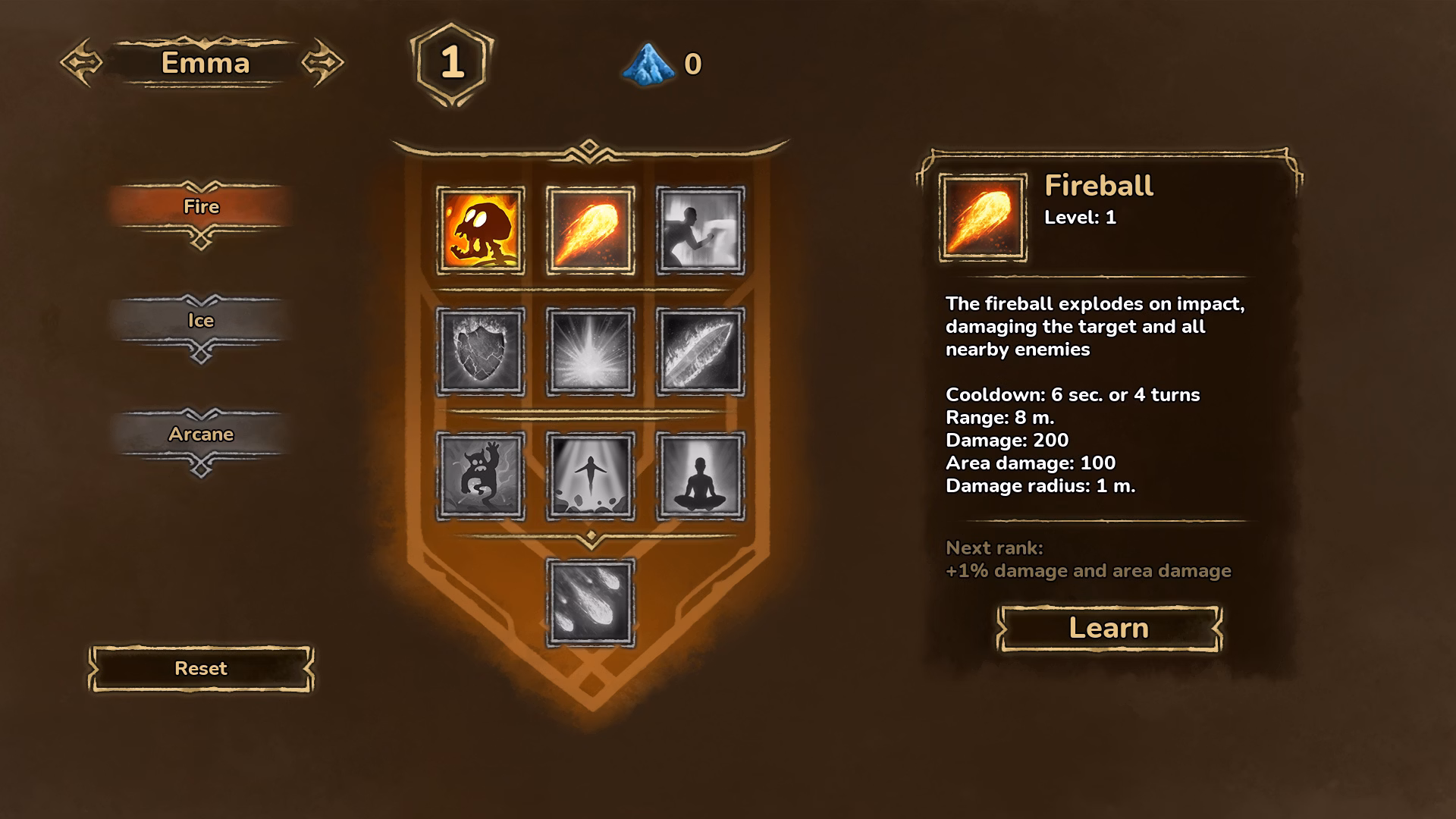Screen dimensions: 1456x819
Task: Choose the meteor shower skill icon
Action: coord(590,603)
